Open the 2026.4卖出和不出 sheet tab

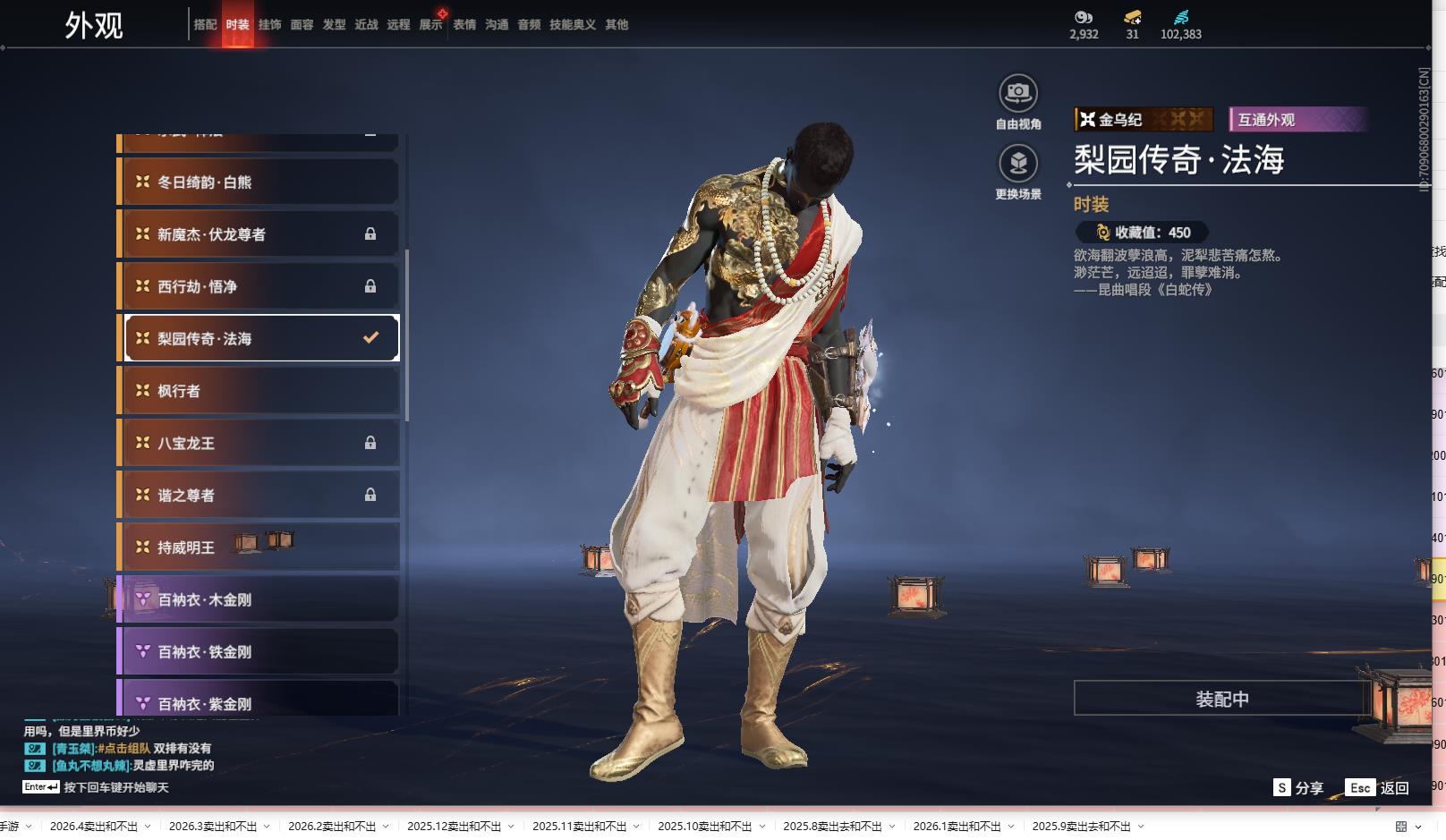click(x=94, y=827)
